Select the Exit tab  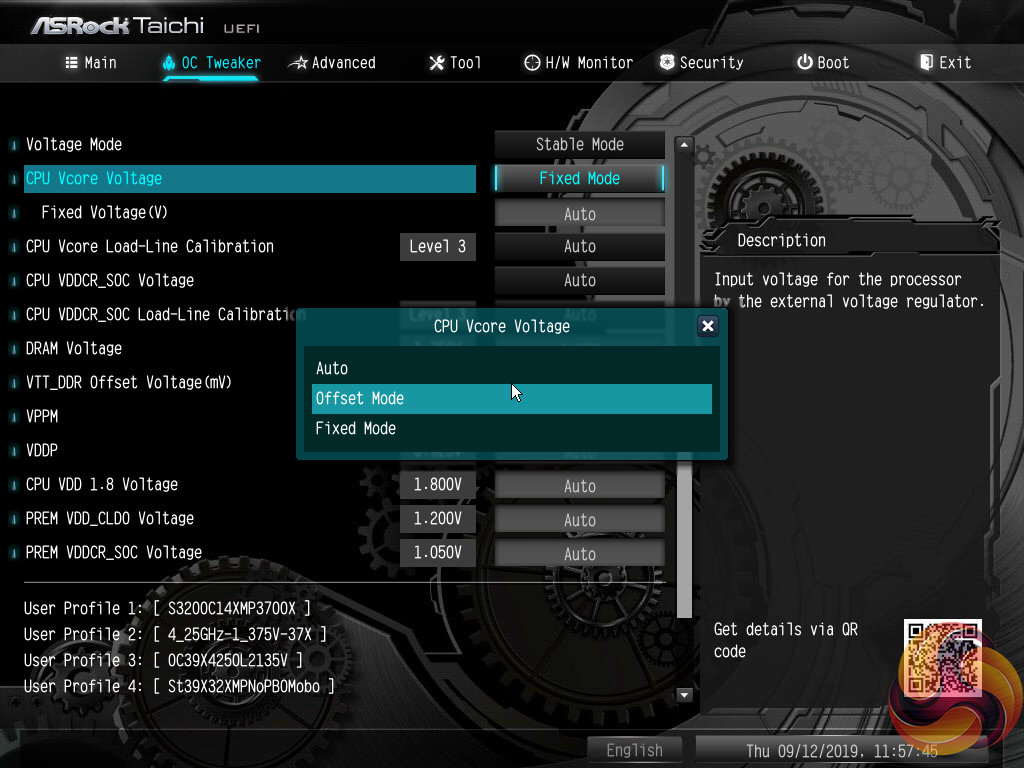coord(945,62)
